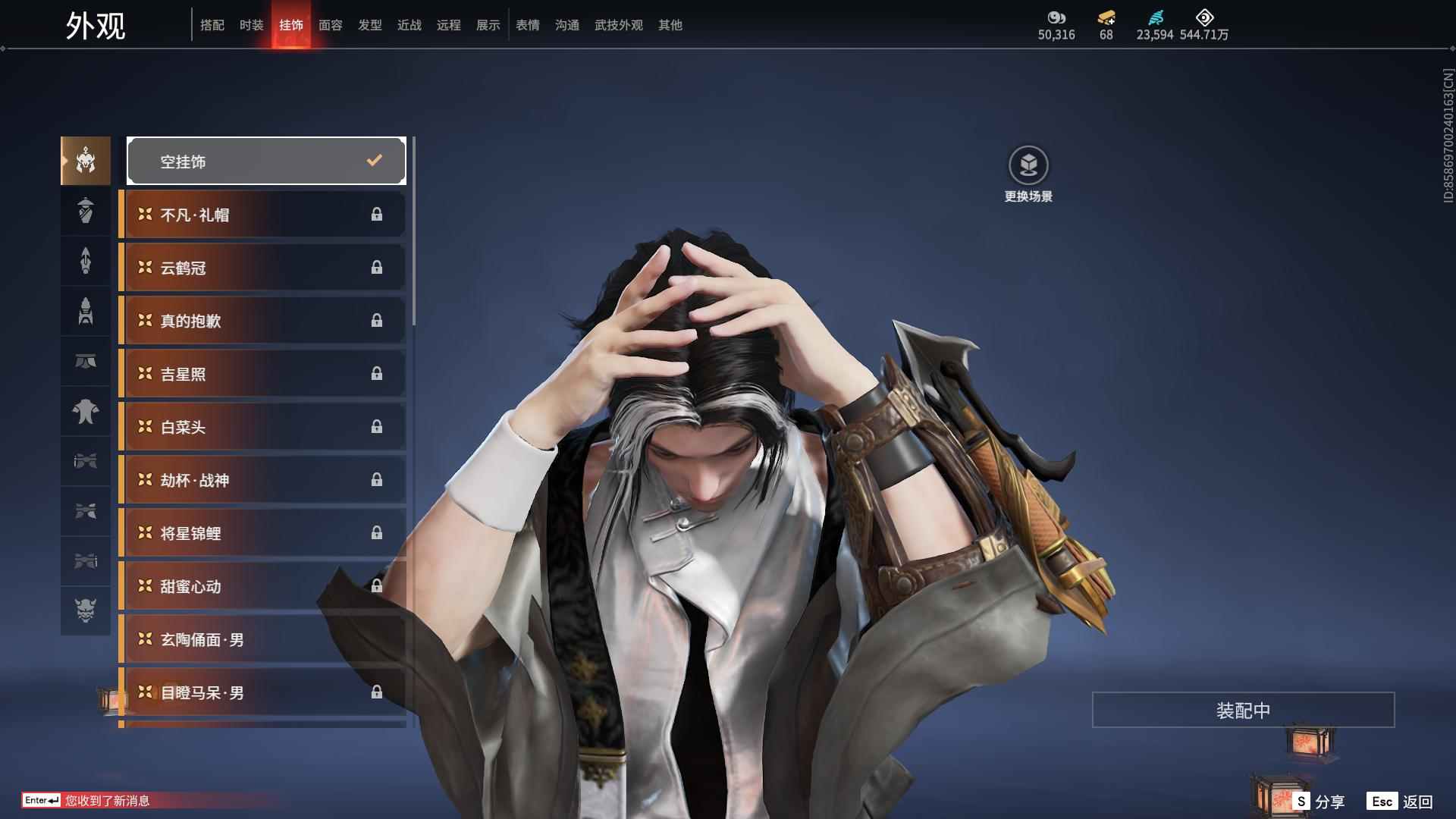Open the back pendant accessory category icon
1456x819 pixels.
tap(85, 211)
